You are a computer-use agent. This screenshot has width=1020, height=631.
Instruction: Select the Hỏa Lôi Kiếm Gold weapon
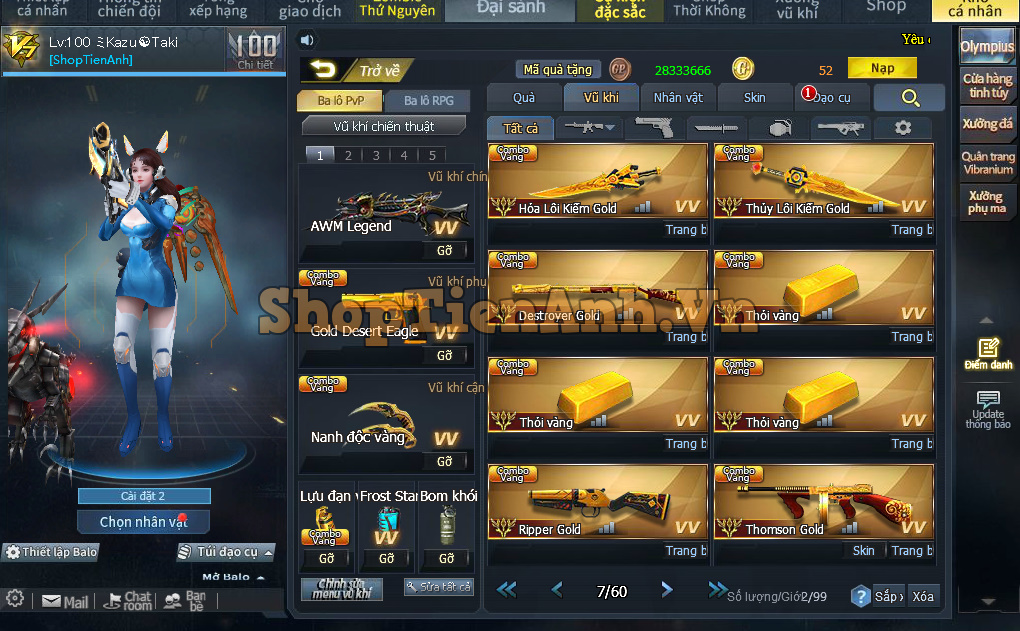click(597, 181)
